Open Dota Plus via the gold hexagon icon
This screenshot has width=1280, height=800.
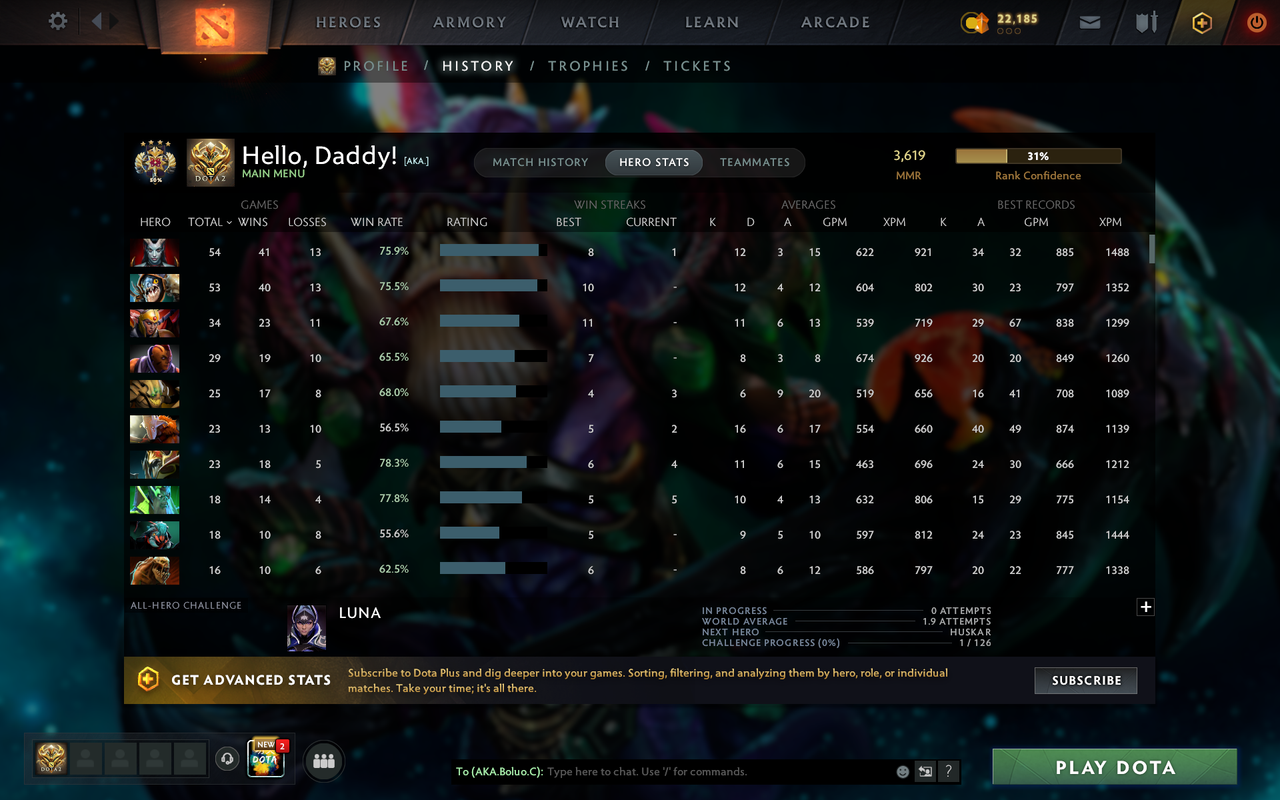(x=1201, y=21)
